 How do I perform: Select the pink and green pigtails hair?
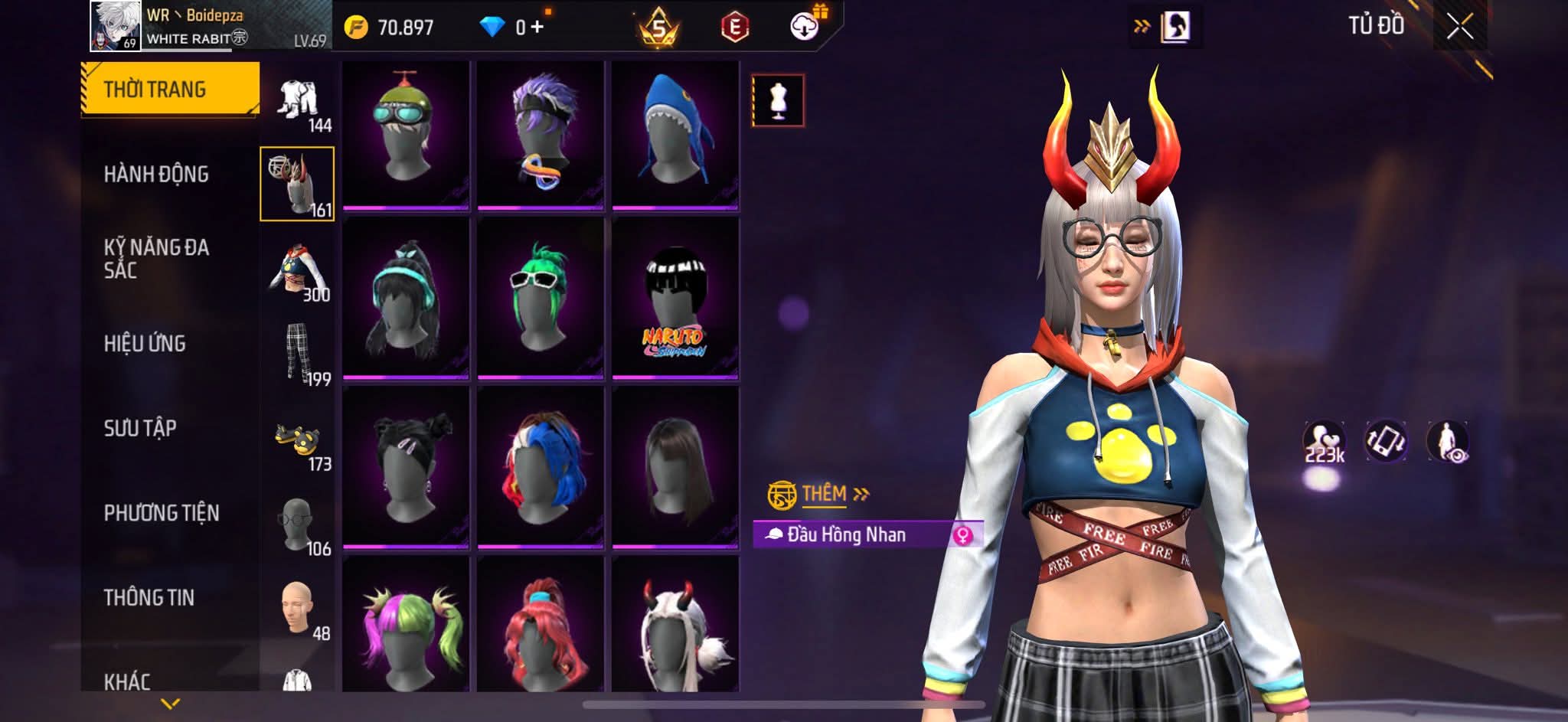tap(406, 624)
